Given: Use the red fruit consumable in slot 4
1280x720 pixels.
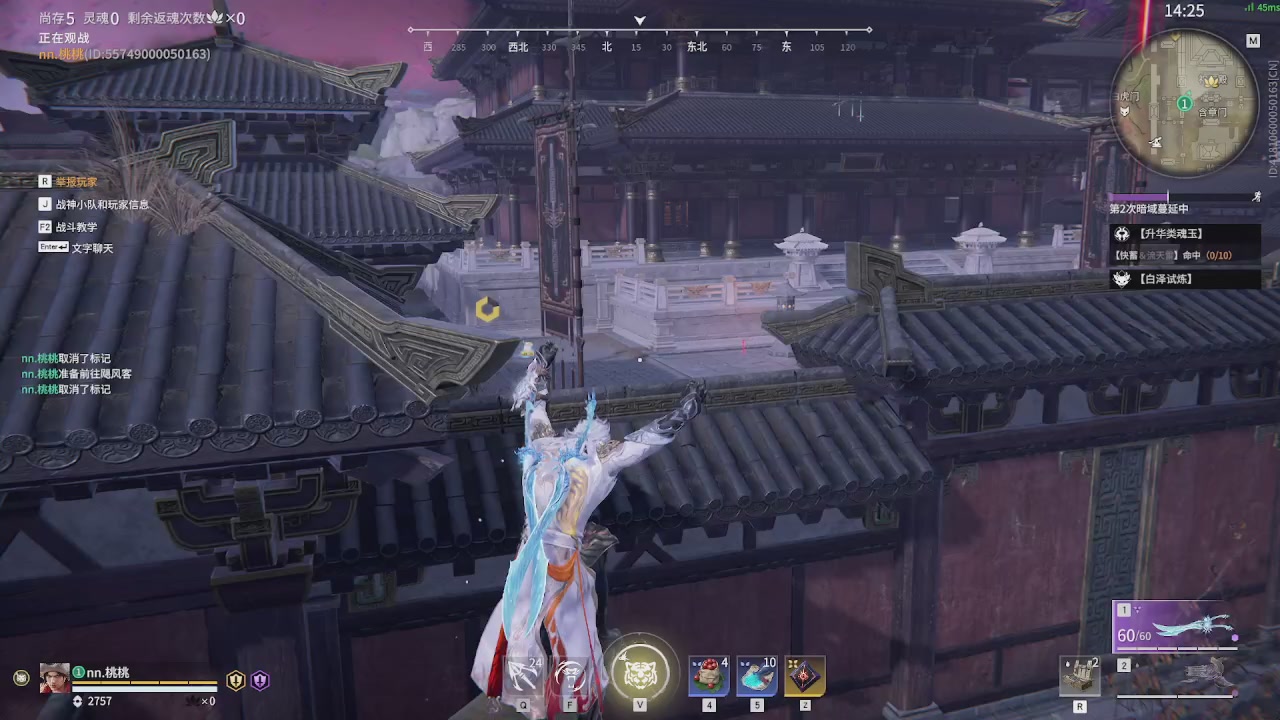Looking at the screenshot, I should pos(708,675).
